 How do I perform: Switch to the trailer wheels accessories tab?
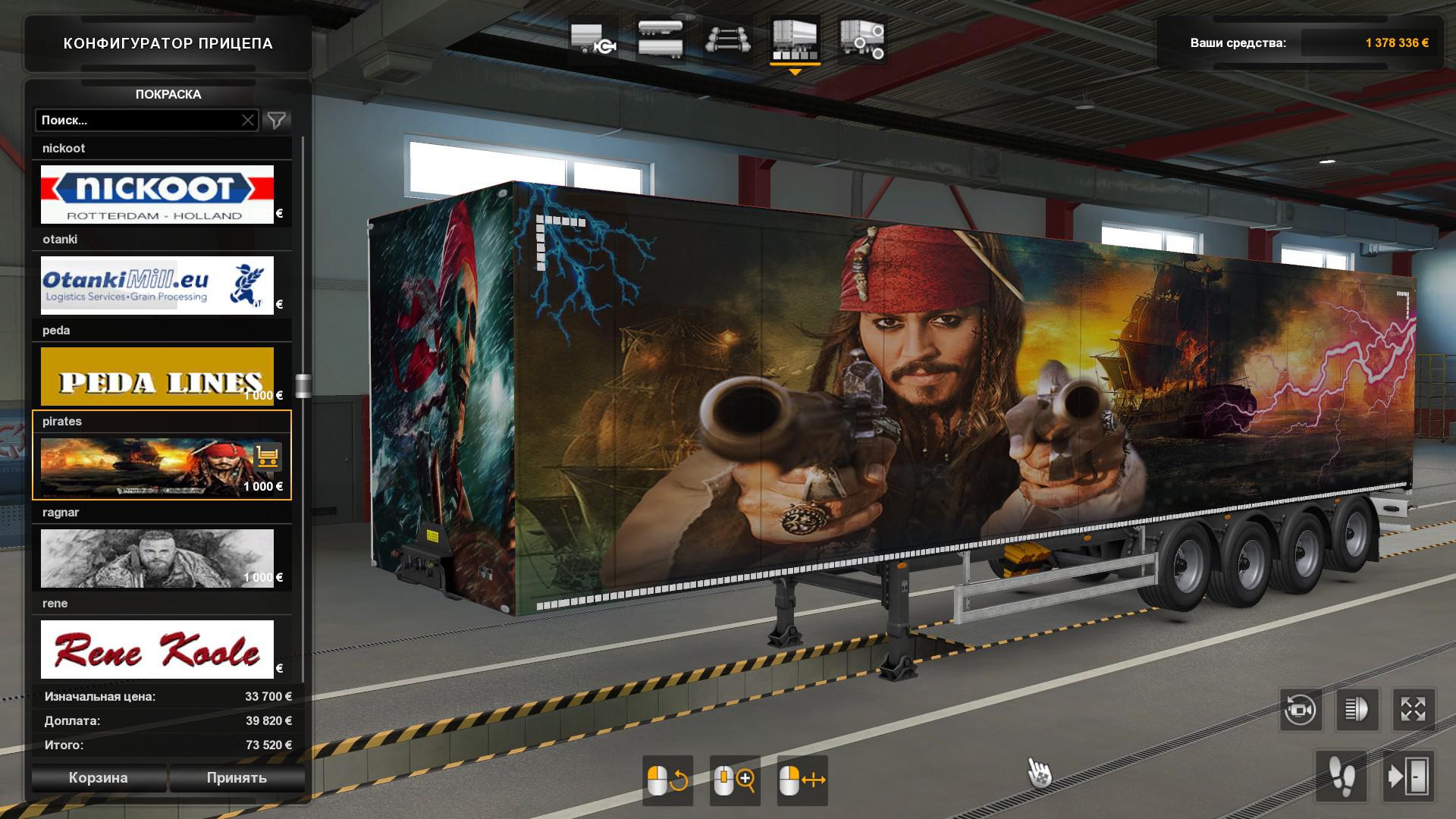click(861, 39)
